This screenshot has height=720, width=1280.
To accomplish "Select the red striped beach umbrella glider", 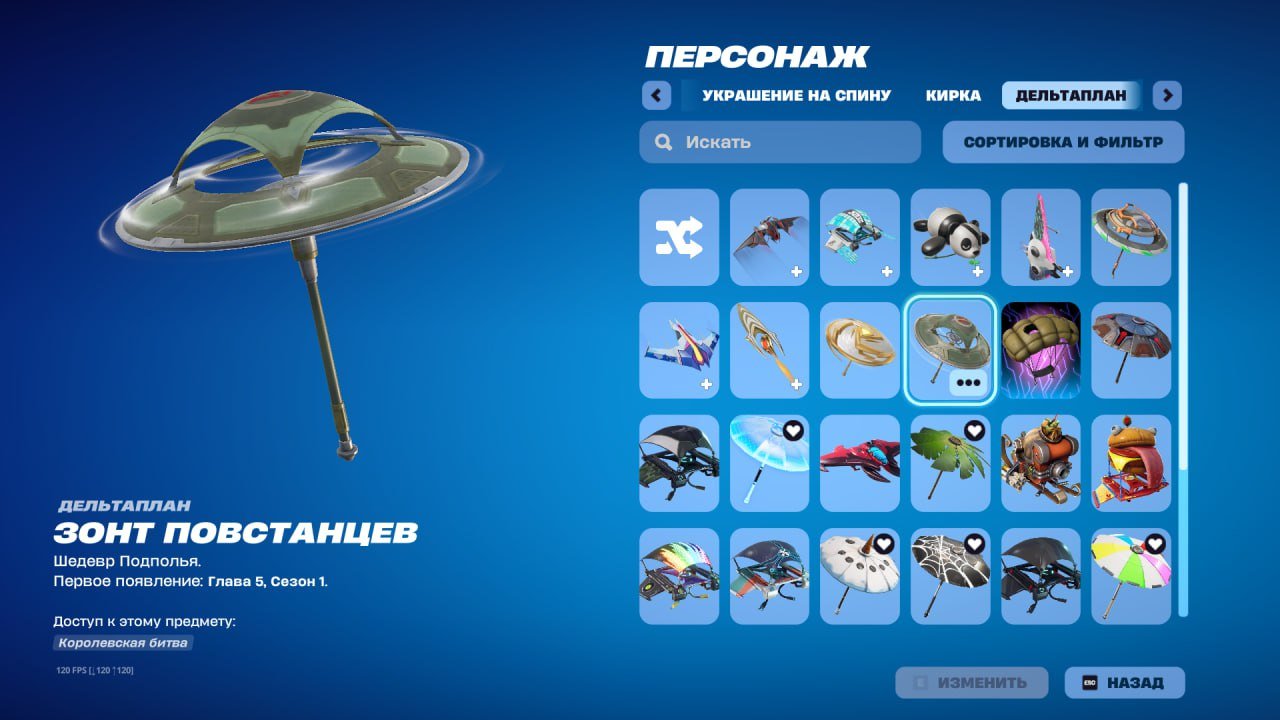I will [x=1131, y=351].
